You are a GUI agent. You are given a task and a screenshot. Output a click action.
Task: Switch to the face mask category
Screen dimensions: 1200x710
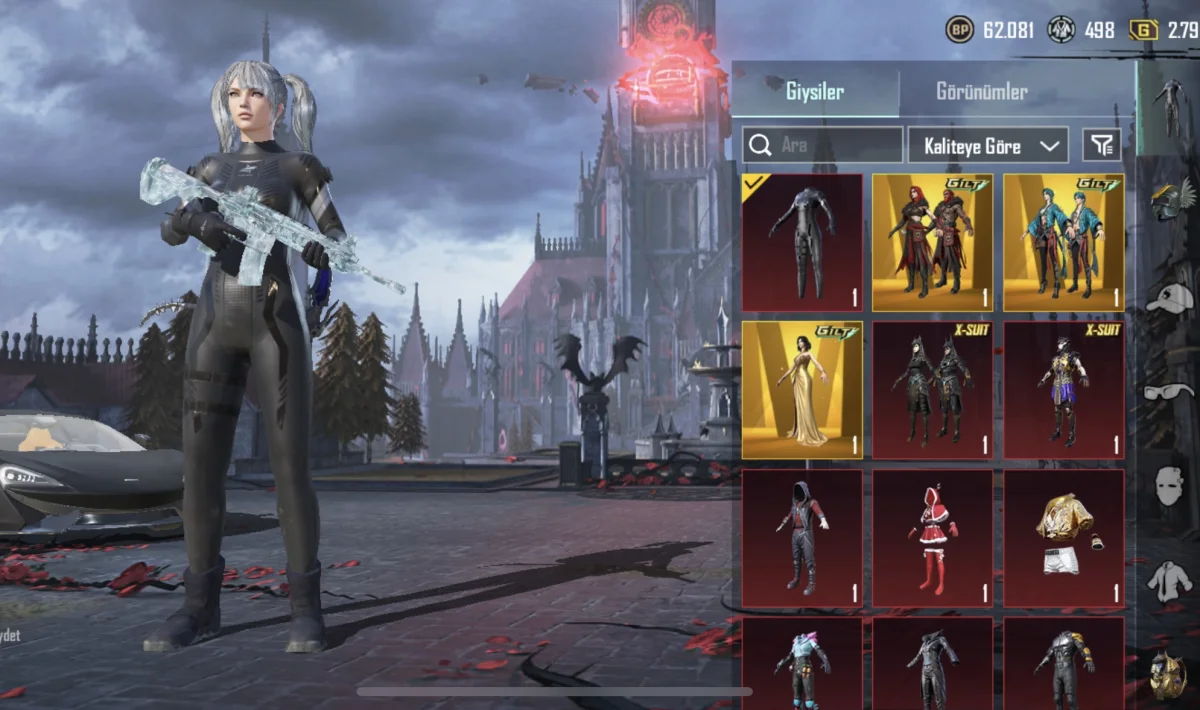[x=1168, y=487]
